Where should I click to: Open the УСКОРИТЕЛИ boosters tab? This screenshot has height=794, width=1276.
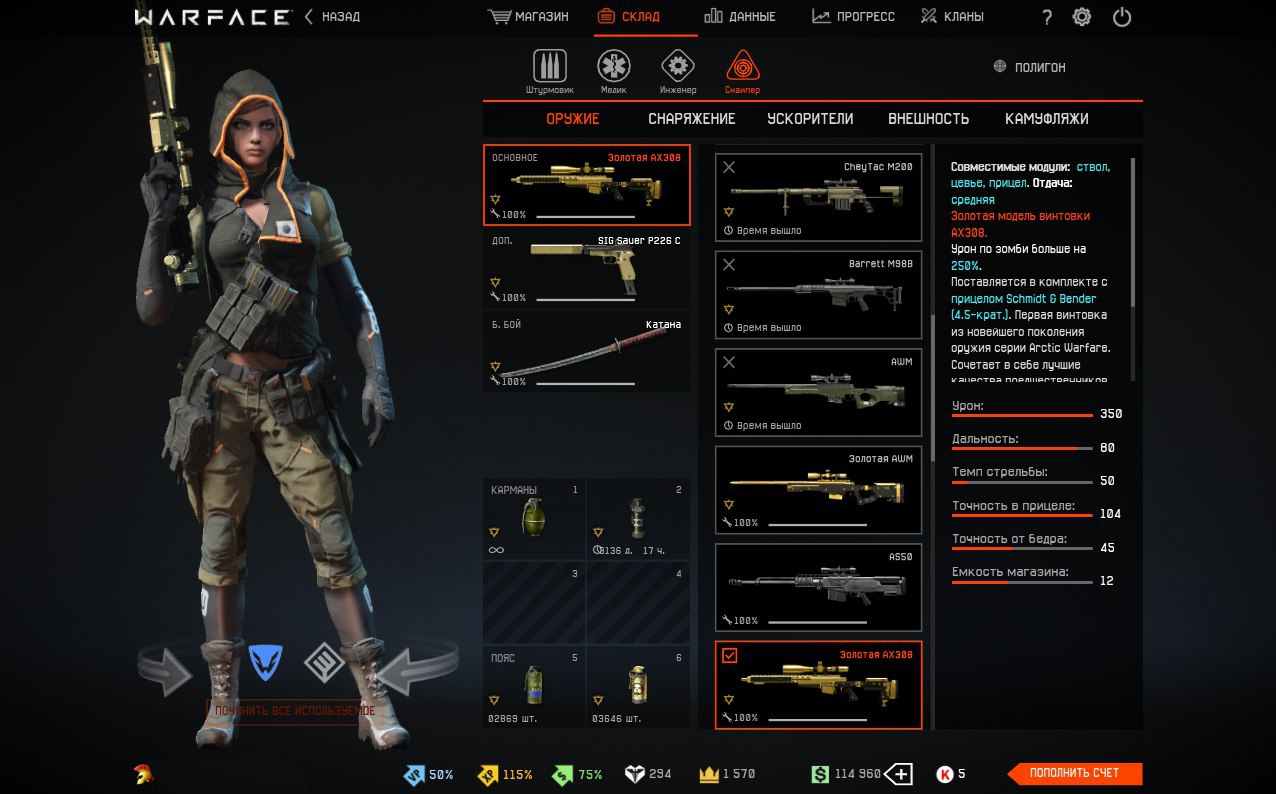click(810, 119)
